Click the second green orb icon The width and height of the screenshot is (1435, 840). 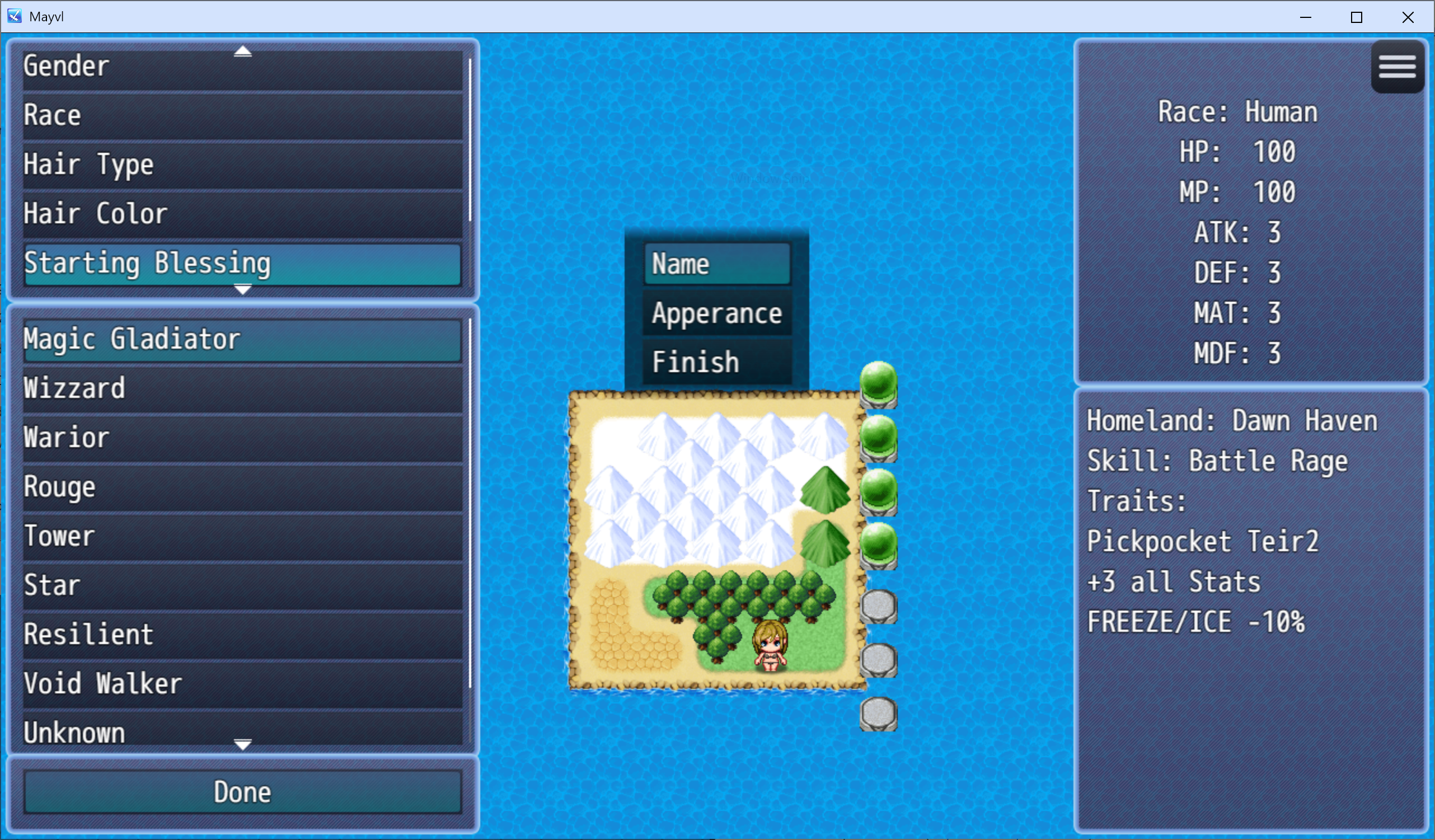879,440
